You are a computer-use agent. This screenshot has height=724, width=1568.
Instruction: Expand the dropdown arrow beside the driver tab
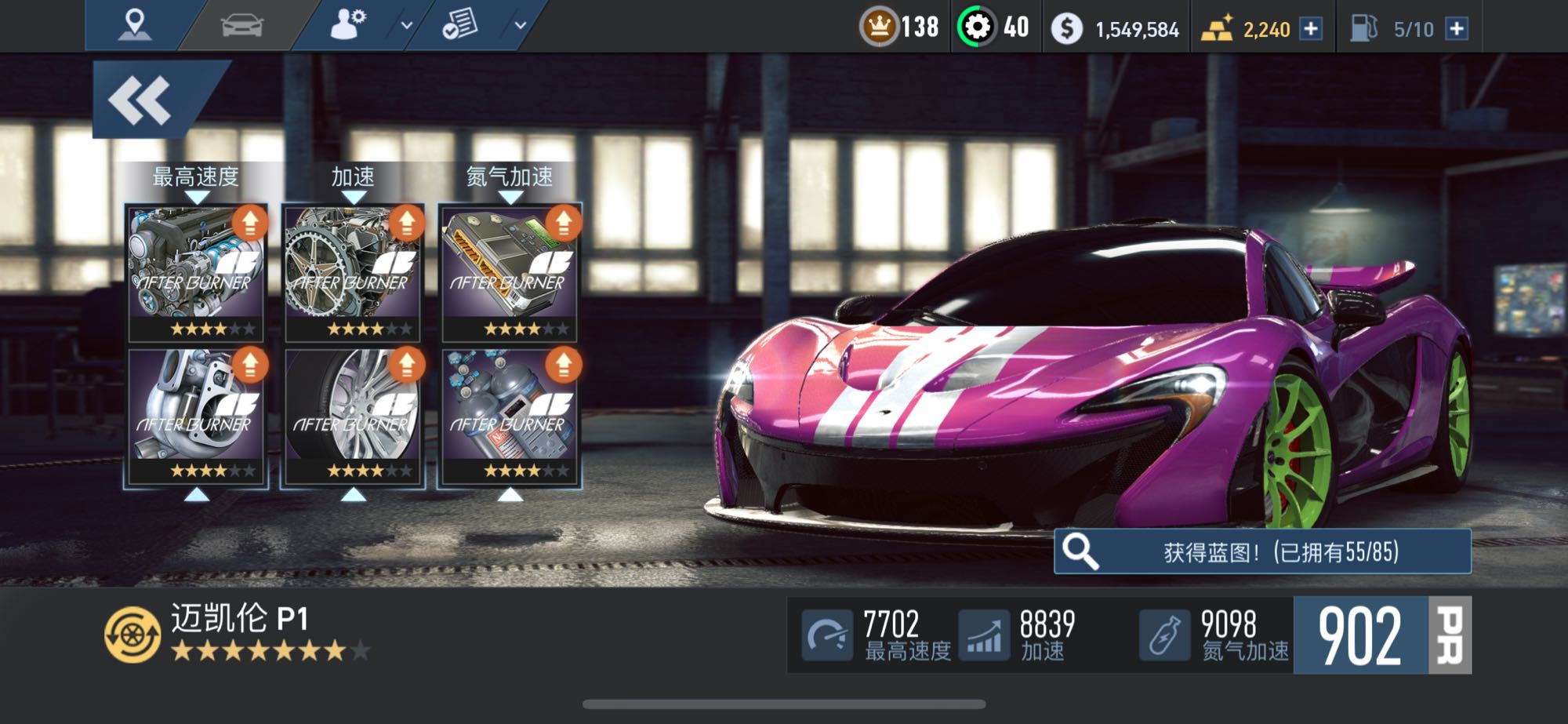pos(407,25)
